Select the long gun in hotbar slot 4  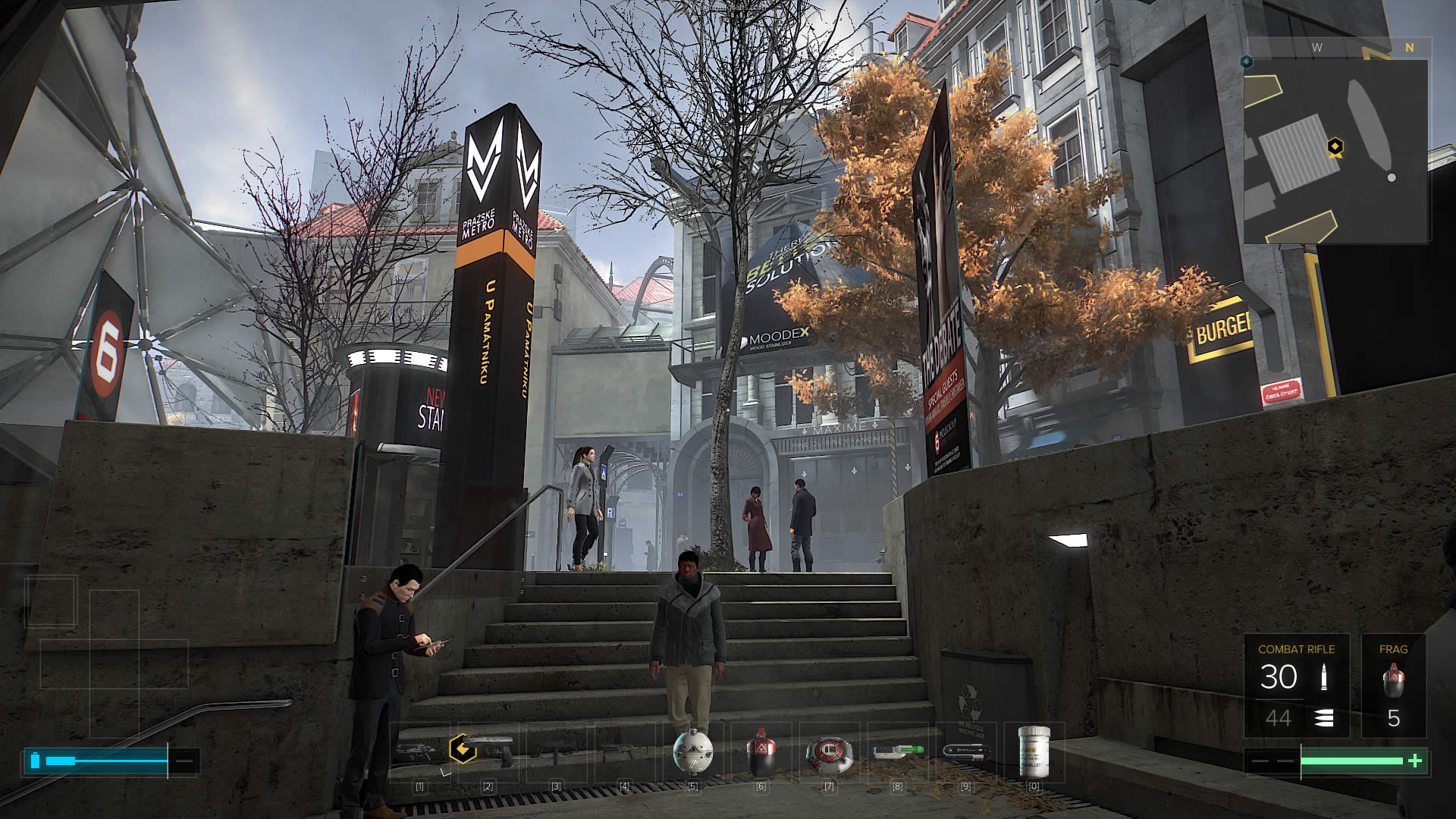[624, 752]
